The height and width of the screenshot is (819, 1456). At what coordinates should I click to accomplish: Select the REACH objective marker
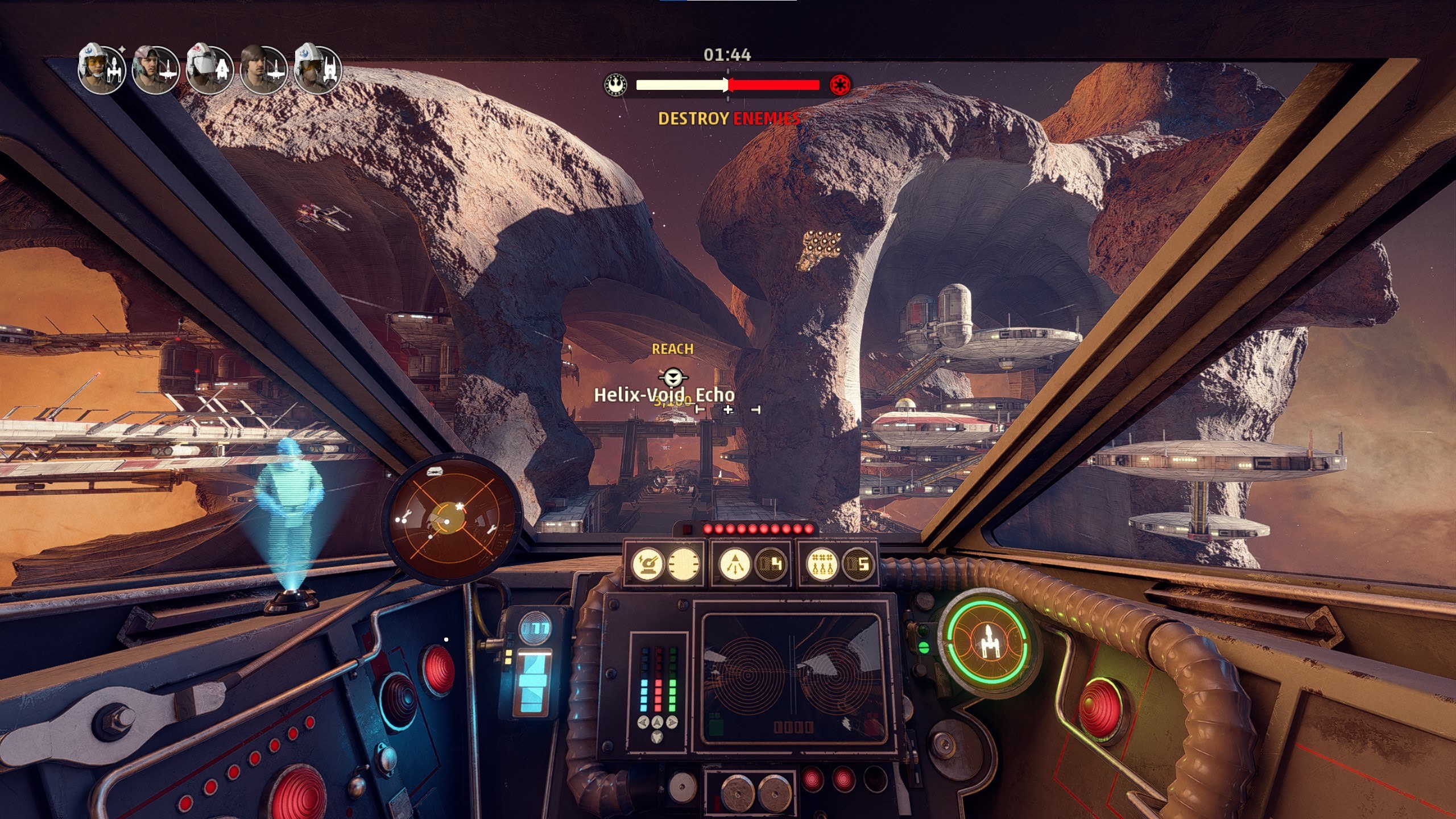[673, 376]
